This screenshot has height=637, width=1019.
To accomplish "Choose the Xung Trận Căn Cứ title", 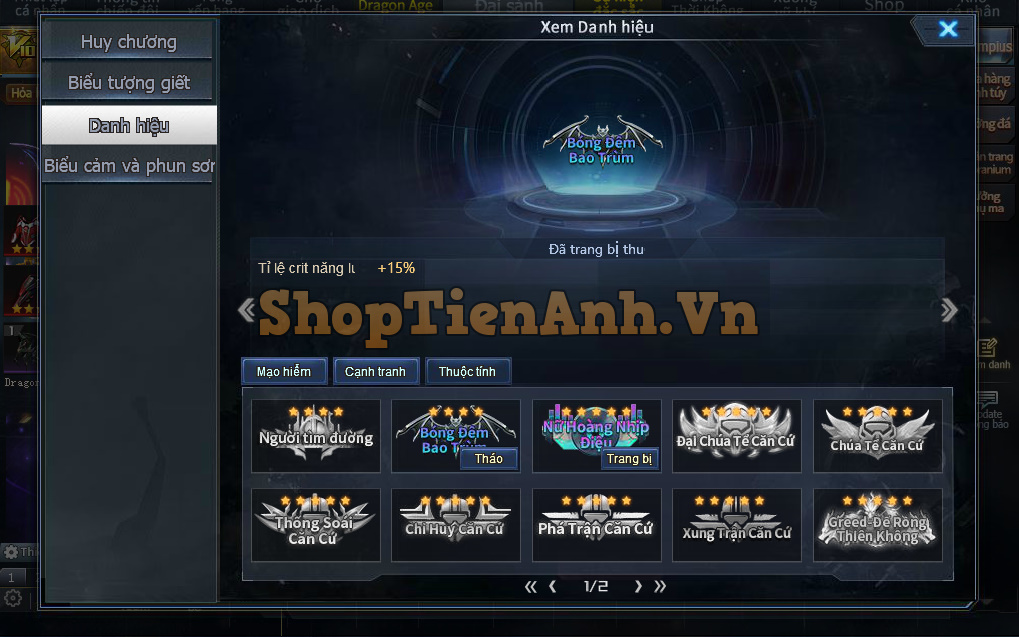I will [x=736, y=524].
